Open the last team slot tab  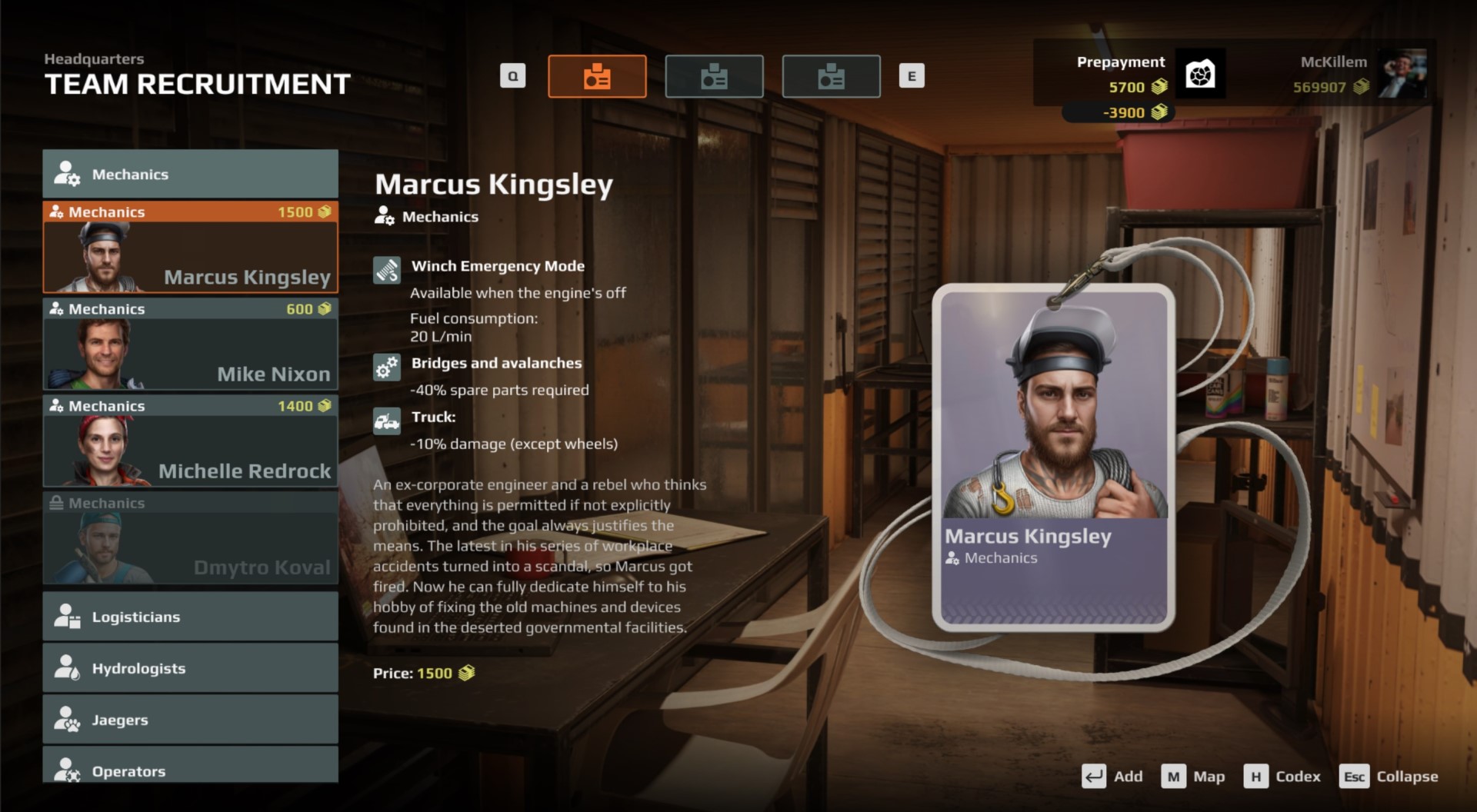[x=831, y=77]
